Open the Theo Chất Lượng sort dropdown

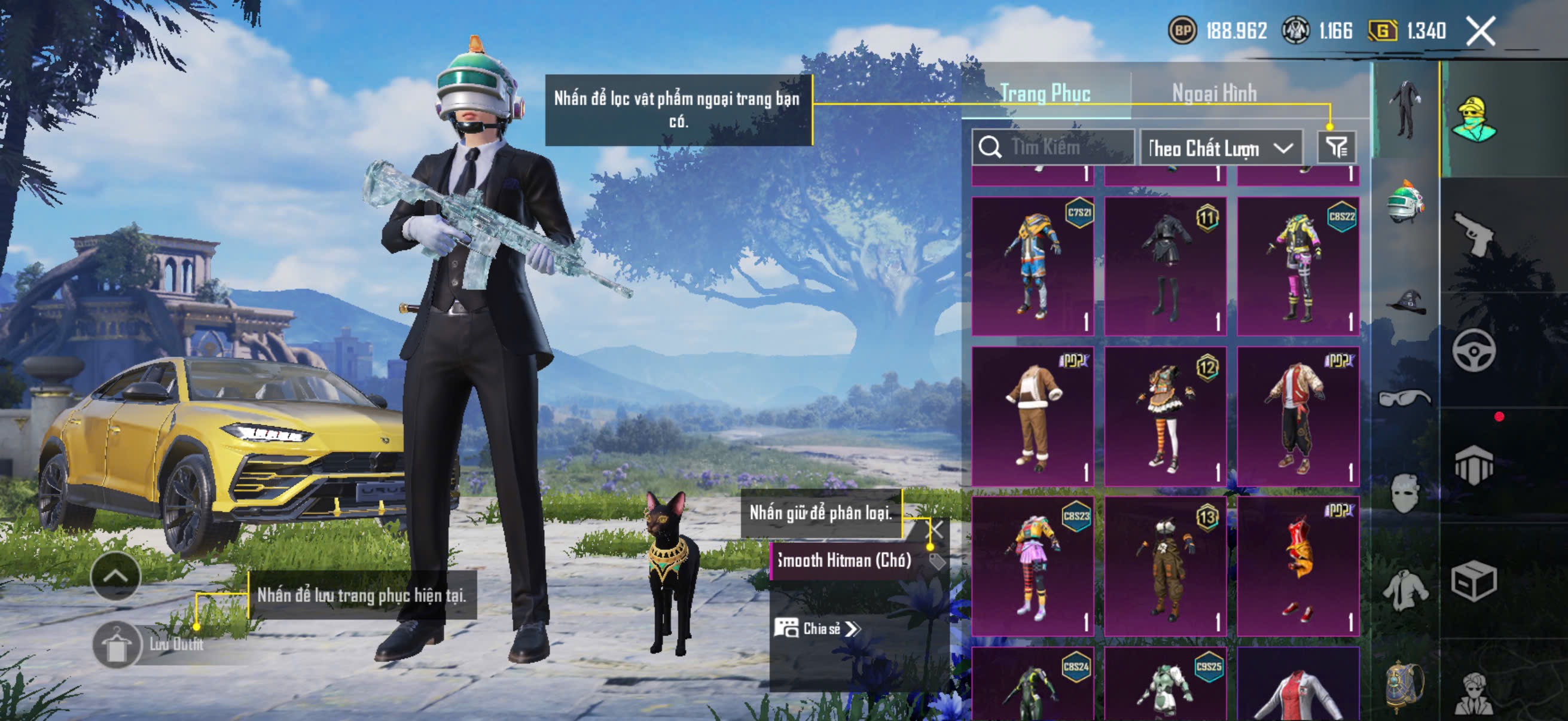coord(1221,148)
